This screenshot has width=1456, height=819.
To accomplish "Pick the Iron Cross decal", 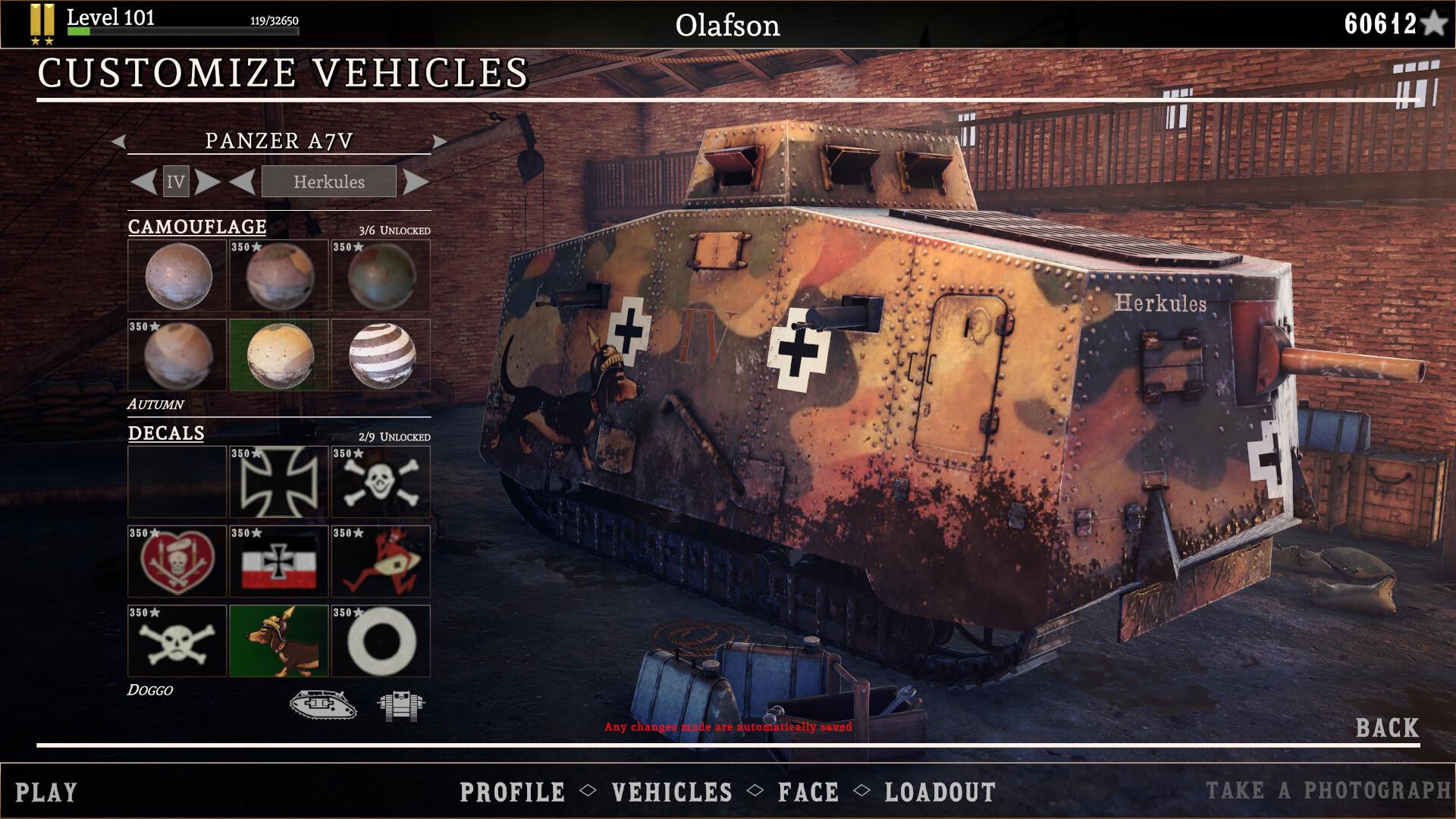I will 279,482.
